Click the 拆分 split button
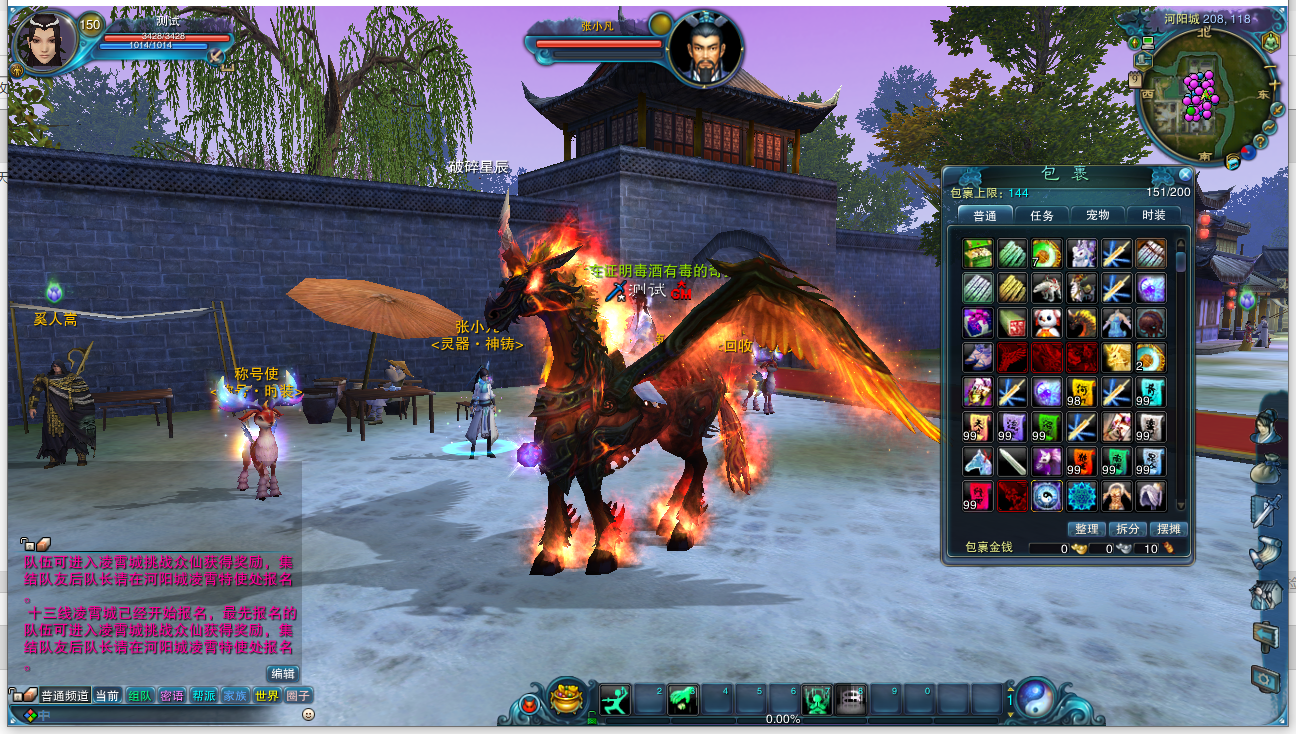This screenshot has width=1296, height=734. tap(1127, 529)
